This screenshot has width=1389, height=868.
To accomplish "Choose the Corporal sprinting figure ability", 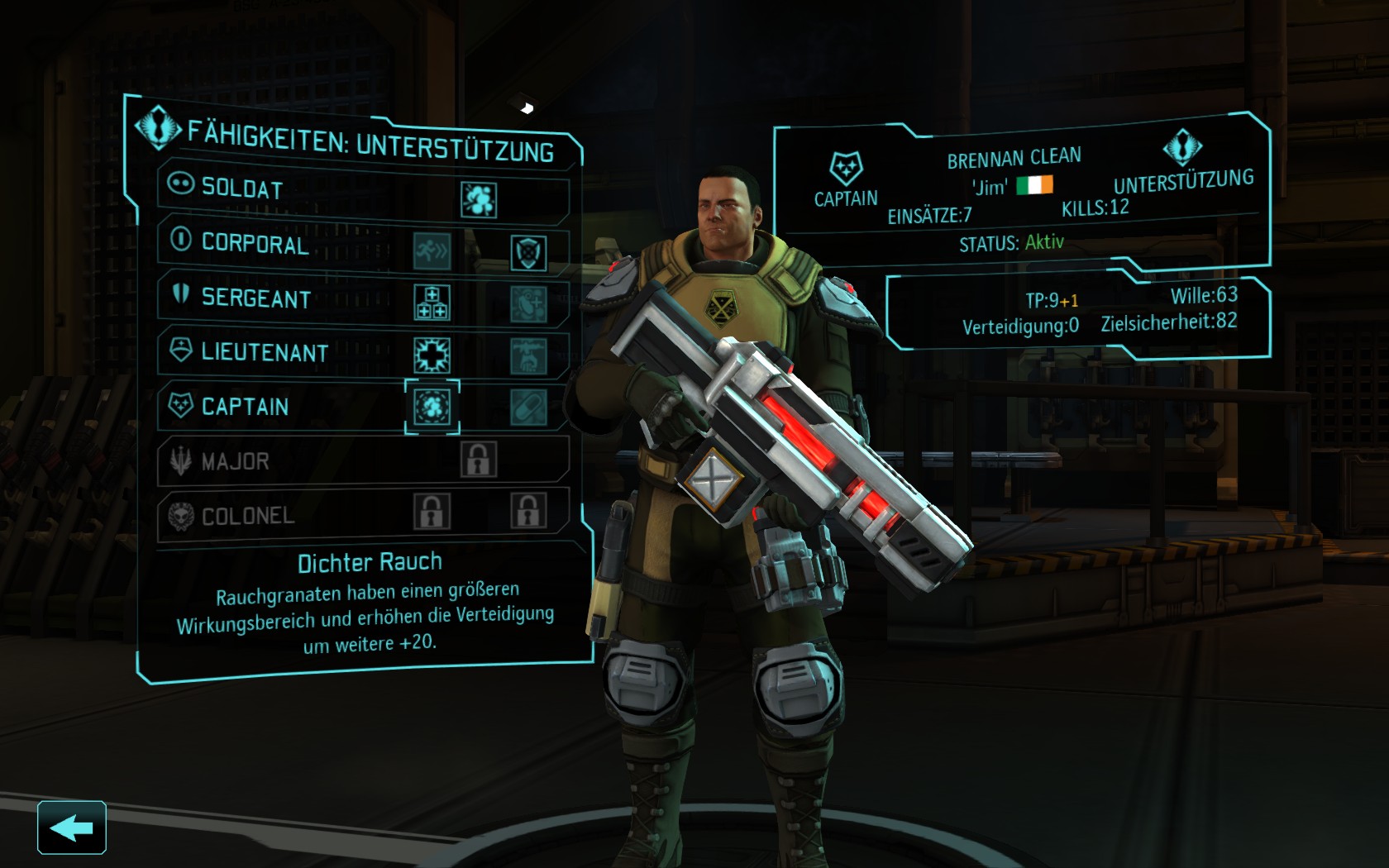I will pos(432,251).
